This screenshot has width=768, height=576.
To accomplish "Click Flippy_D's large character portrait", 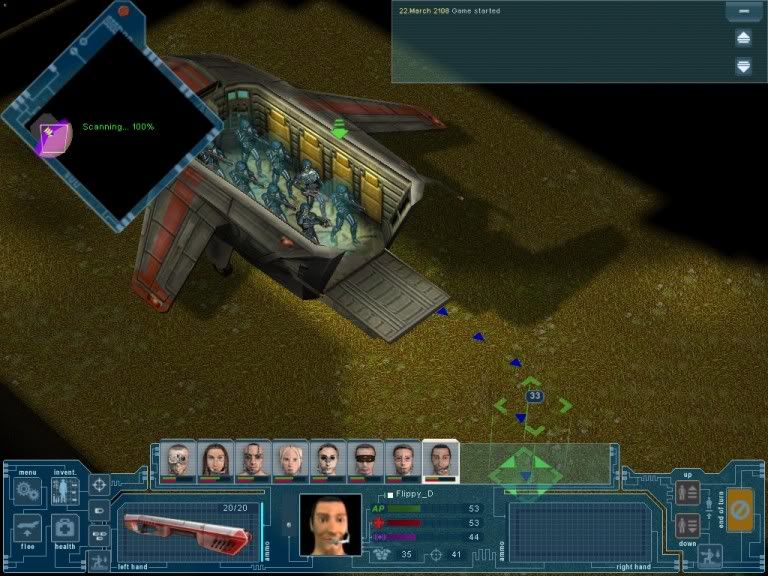I will [x=331, y=524].
